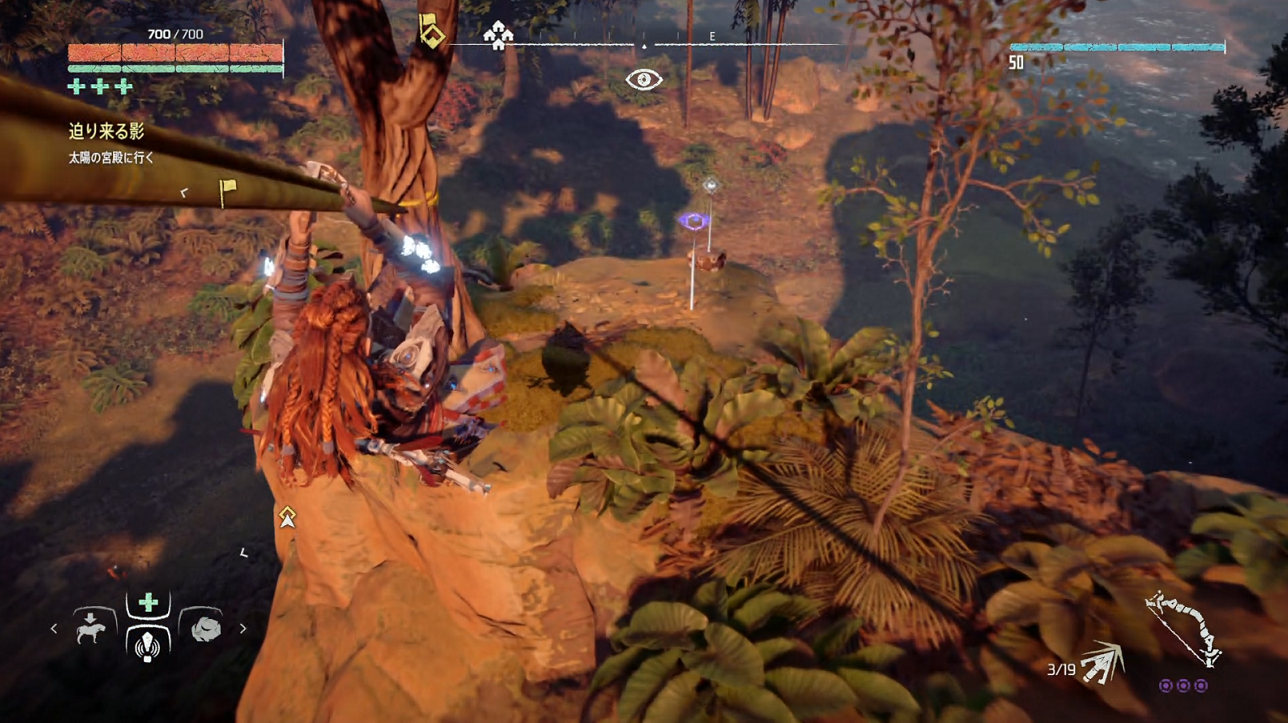The height and width of the screenshot is (723, 1288).
Task: Select the equipped bow weapon icon
Action: [1184, 628]
